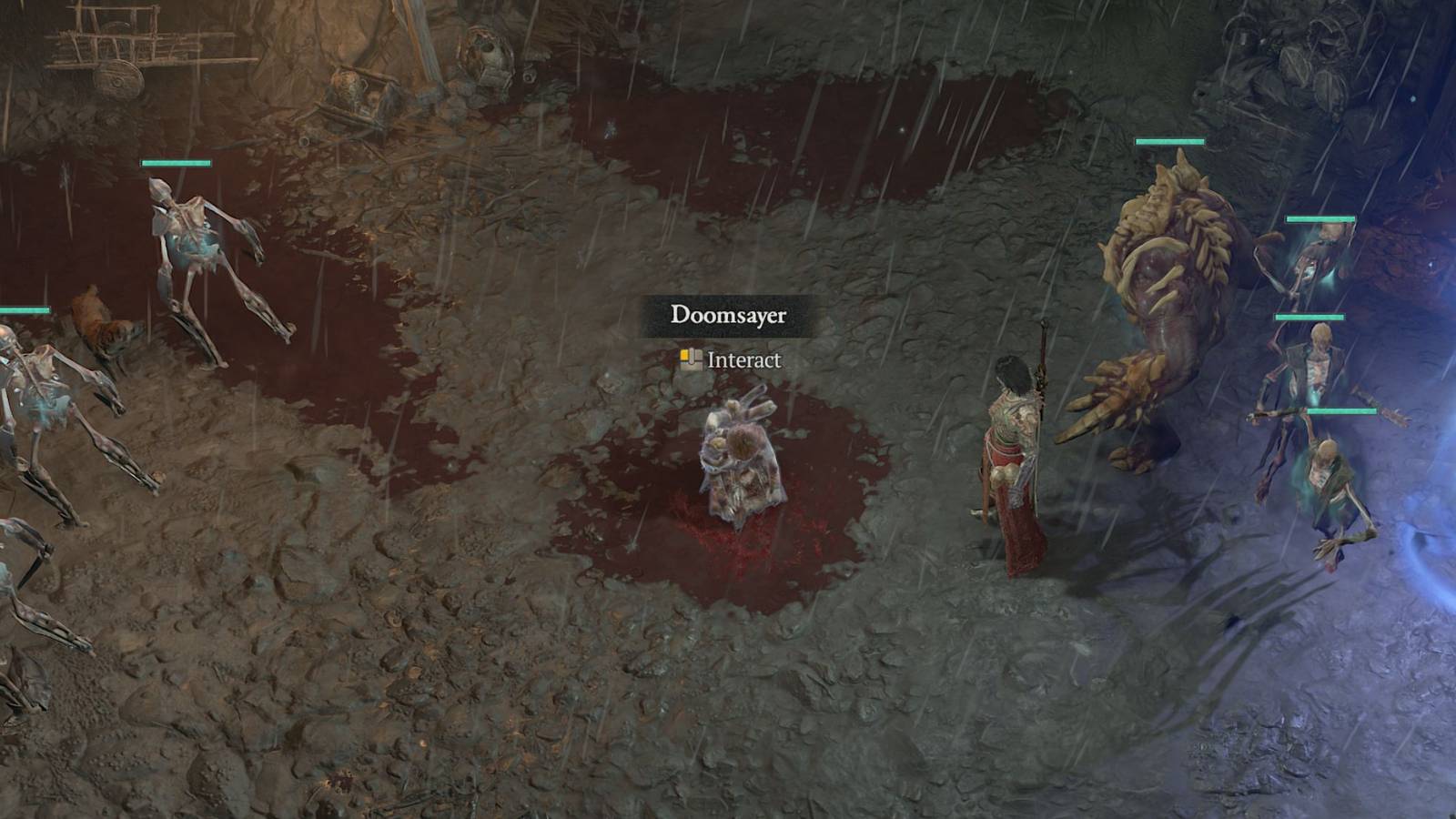Click the Doomsayer nameplate tooltip

(728, 317)
